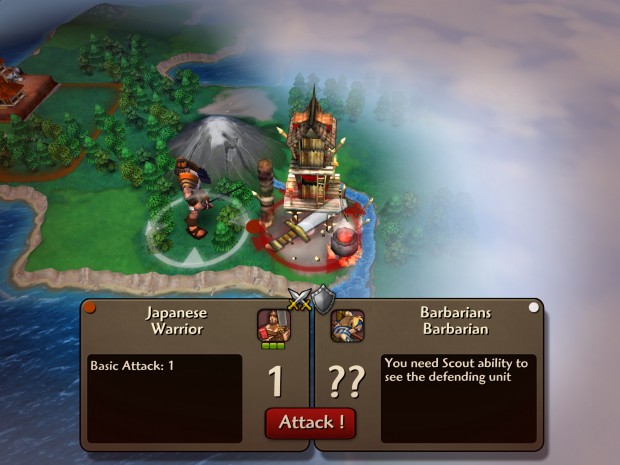620x465 pixels.
Task: Select the Japanese Warrior portrait icon
Action: coord(271,325)
